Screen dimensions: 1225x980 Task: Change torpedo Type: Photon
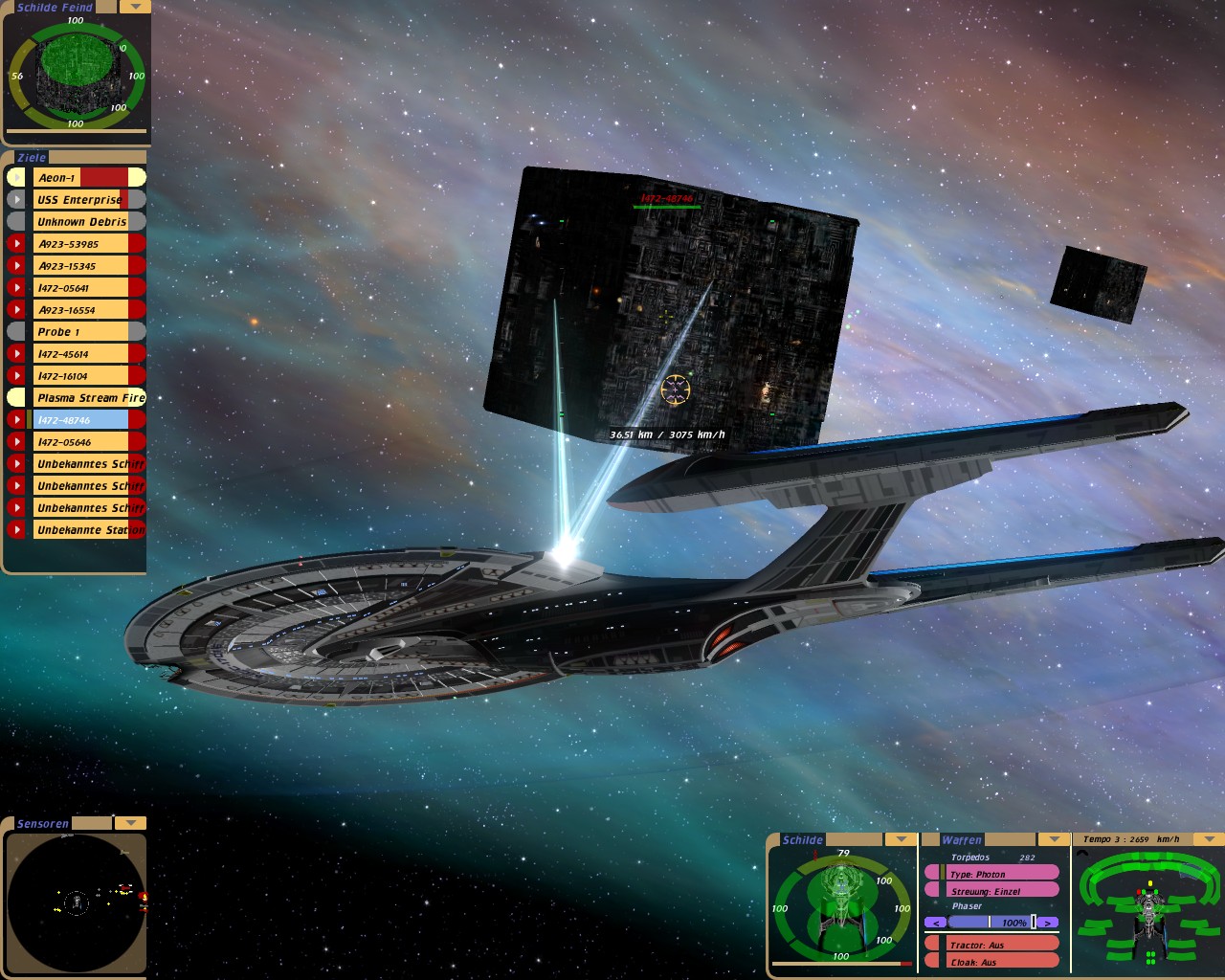(x=992, y=874)
